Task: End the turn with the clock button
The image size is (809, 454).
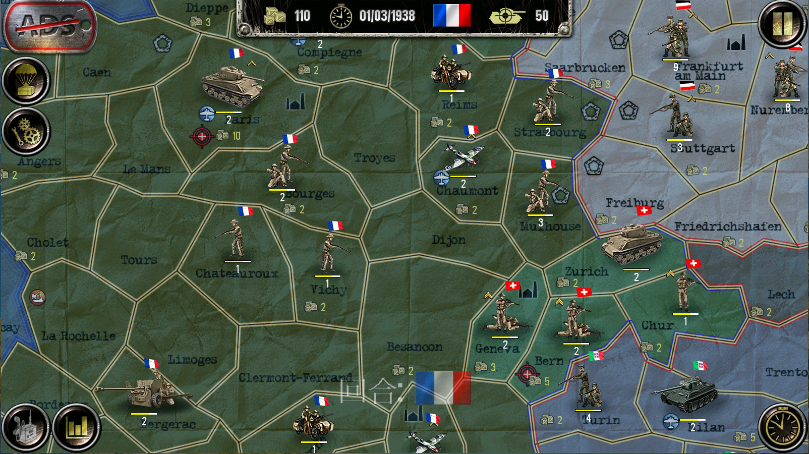Action: point(782,427)
